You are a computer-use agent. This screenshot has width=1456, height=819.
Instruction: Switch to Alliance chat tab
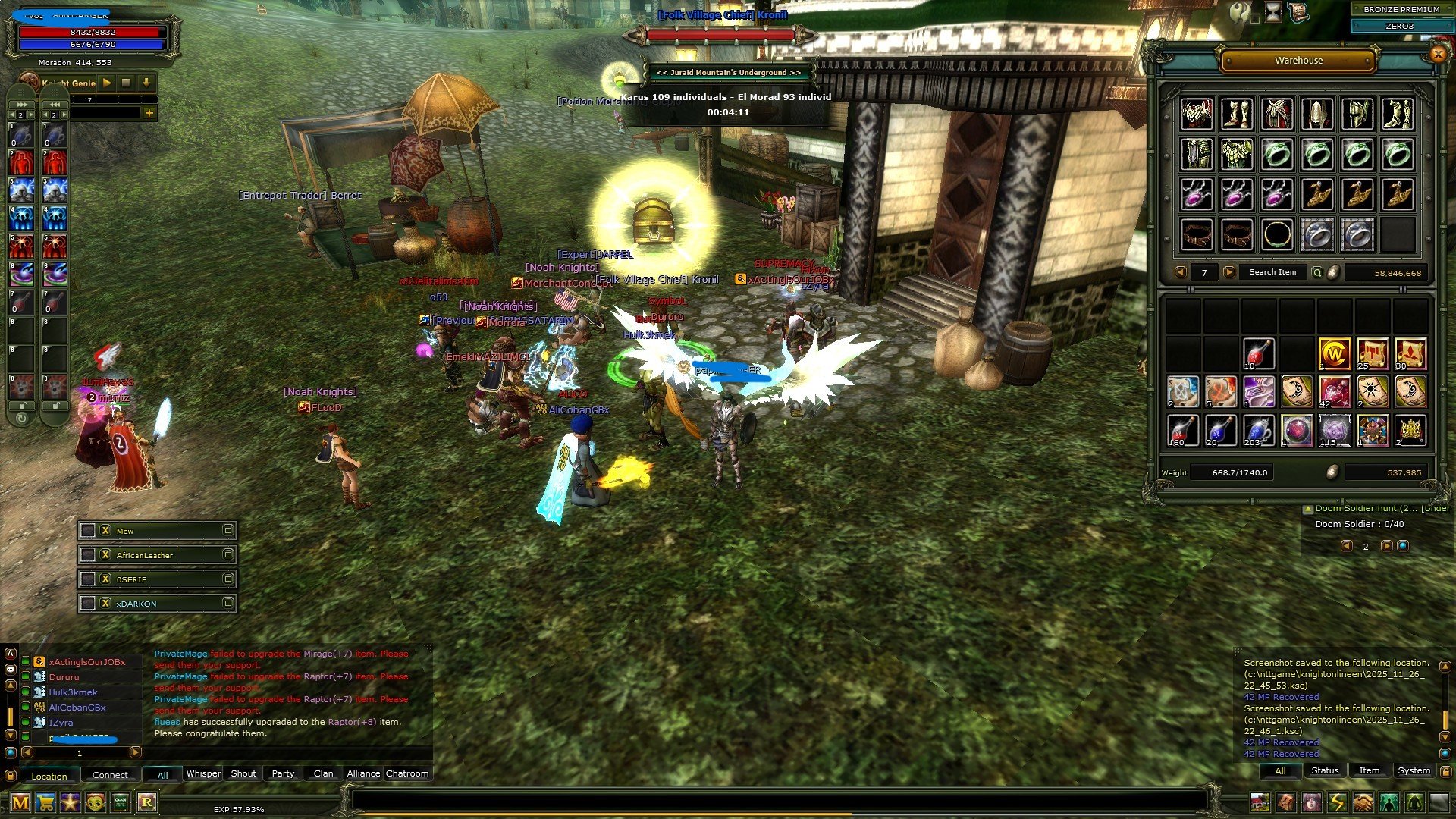tap(363, 773)
